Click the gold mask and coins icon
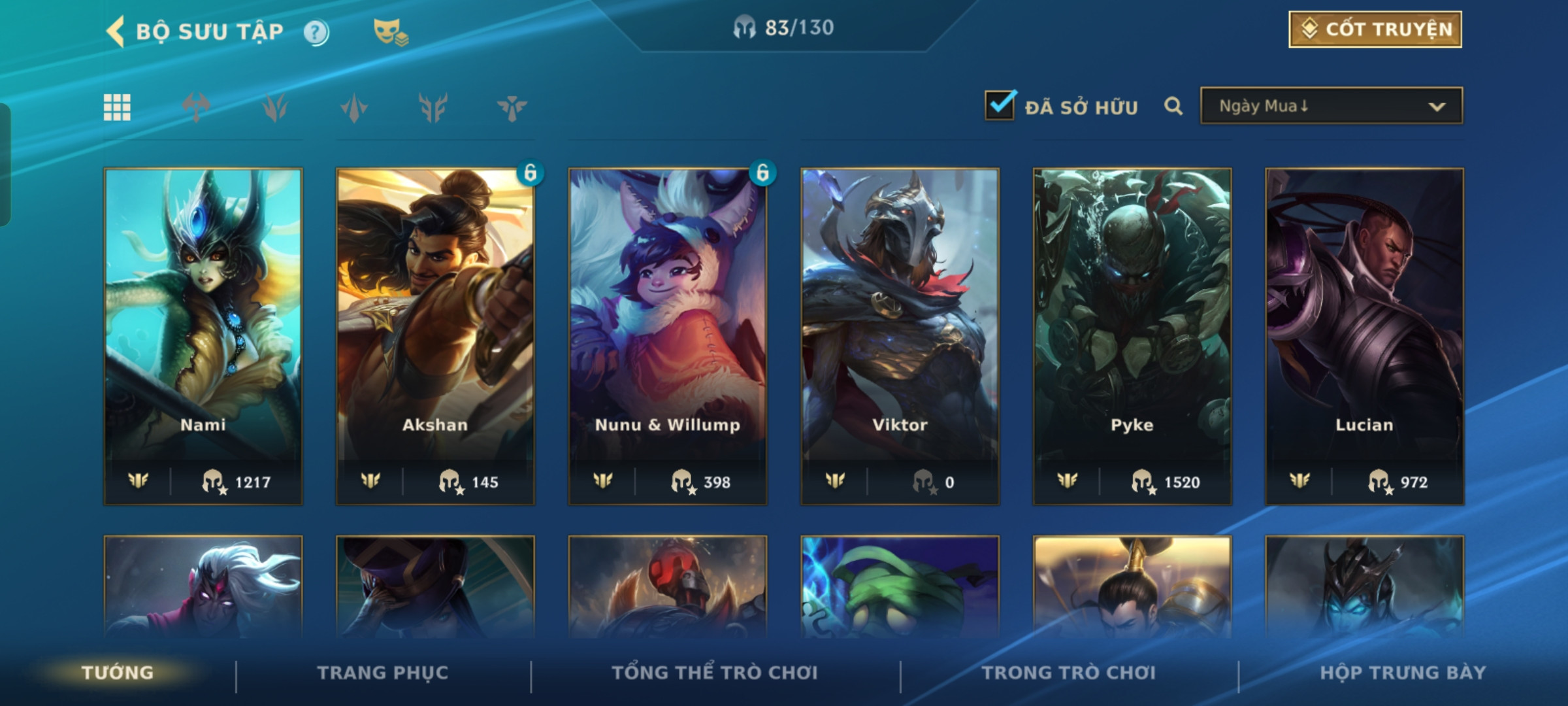The height and width of the screenshot is (706, 1568). tap(390, 32)
